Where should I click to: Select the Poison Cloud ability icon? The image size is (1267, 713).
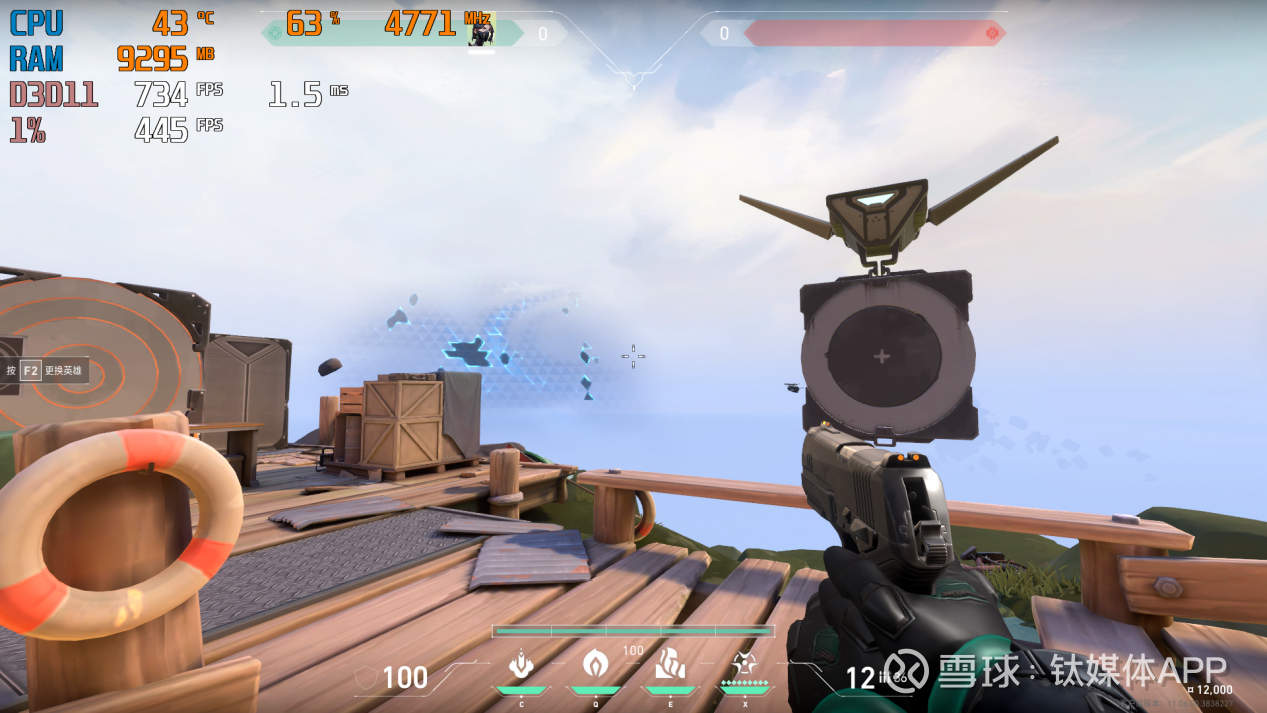tap(596, 663)
